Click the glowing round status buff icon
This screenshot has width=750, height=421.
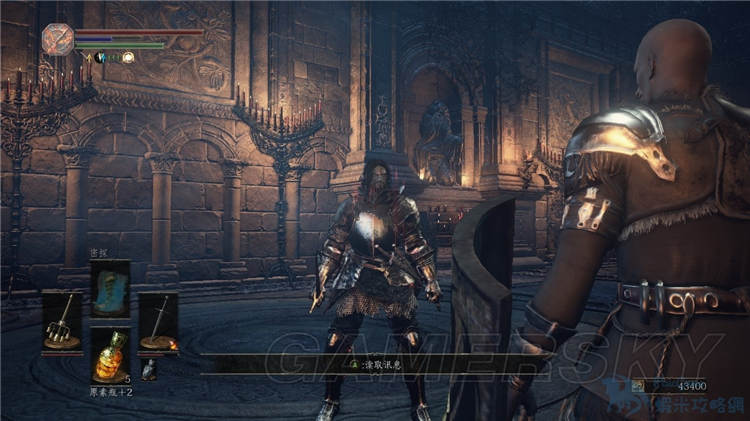pos(128,57)
